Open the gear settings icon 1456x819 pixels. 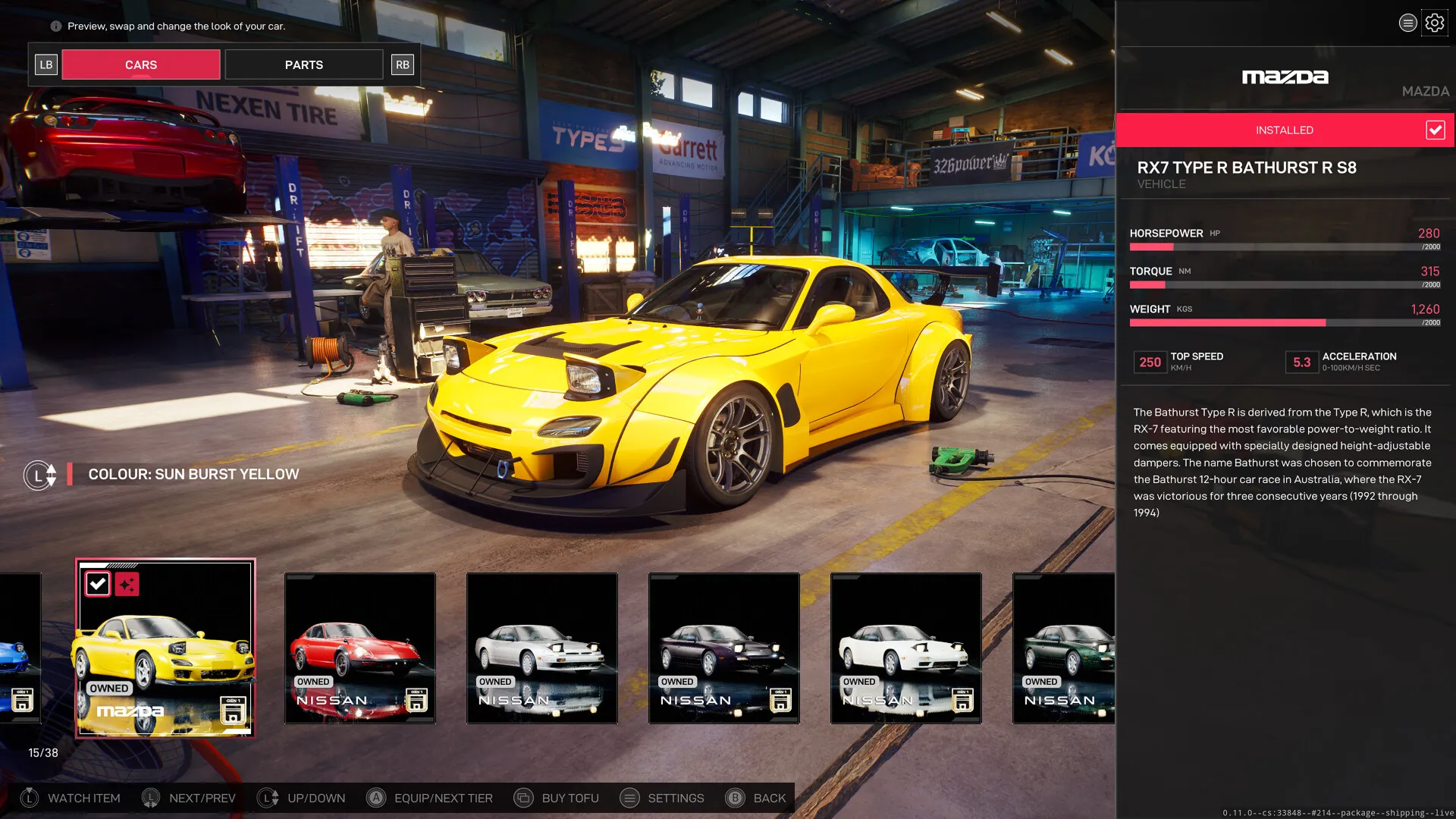point(1434,24)
